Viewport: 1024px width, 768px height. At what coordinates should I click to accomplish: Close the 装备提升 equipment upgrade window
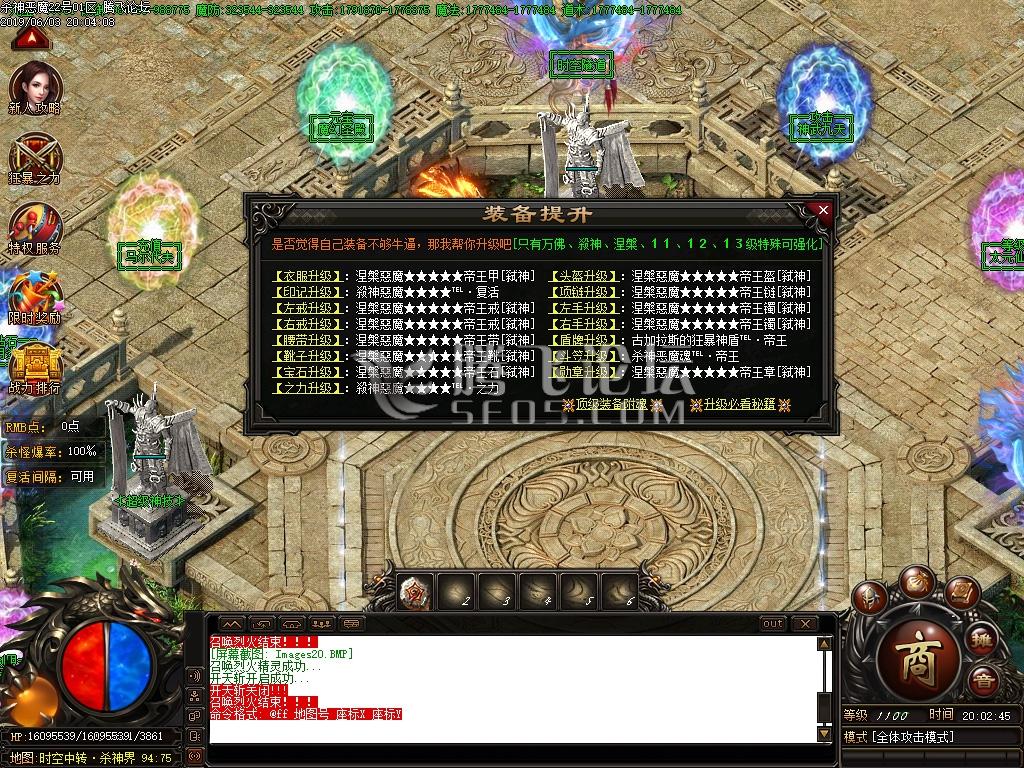click(823, 211)
